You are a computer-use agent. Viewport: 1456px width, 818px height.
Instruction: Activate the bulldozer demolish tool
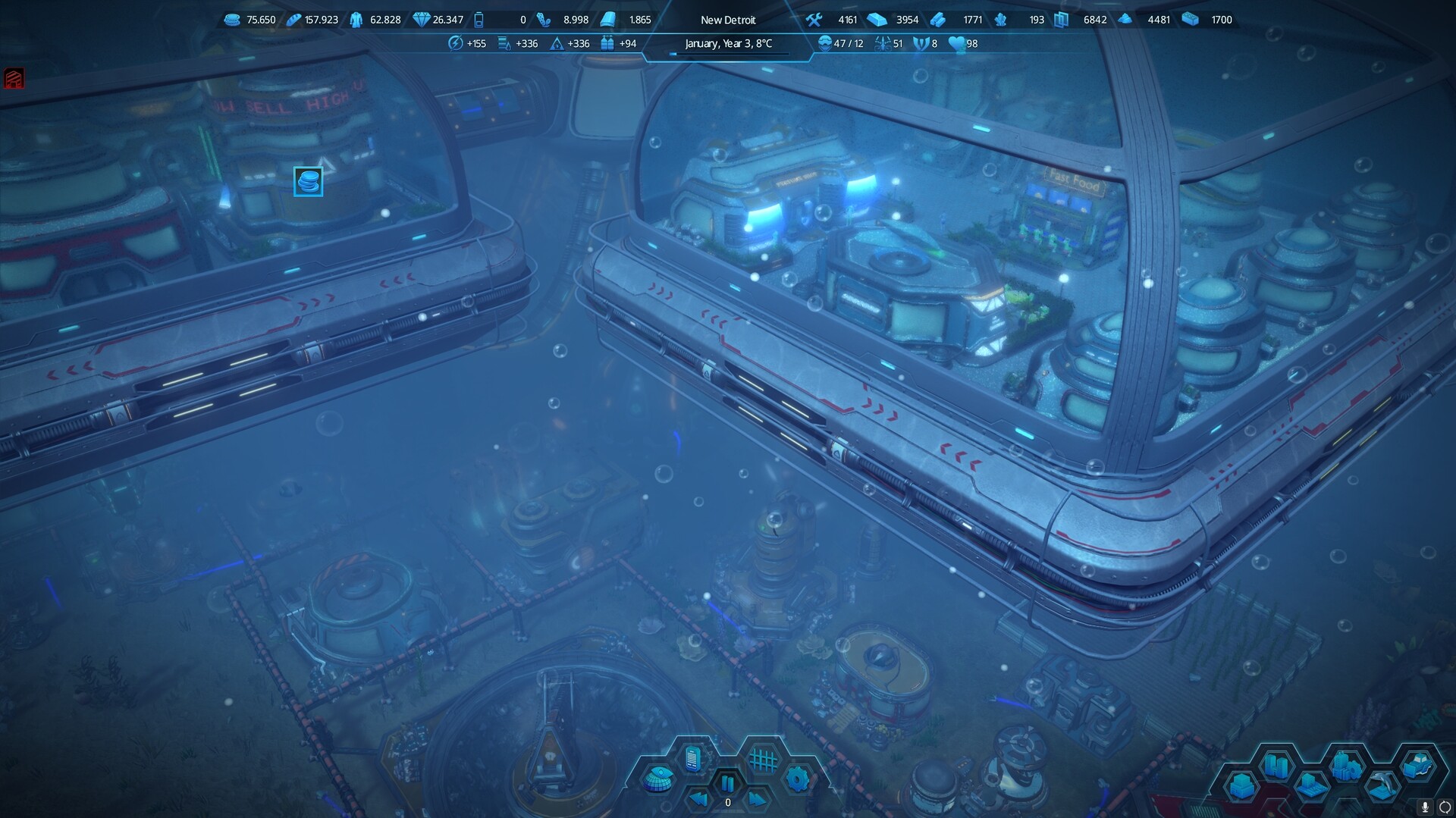(x=1417, y=766)
